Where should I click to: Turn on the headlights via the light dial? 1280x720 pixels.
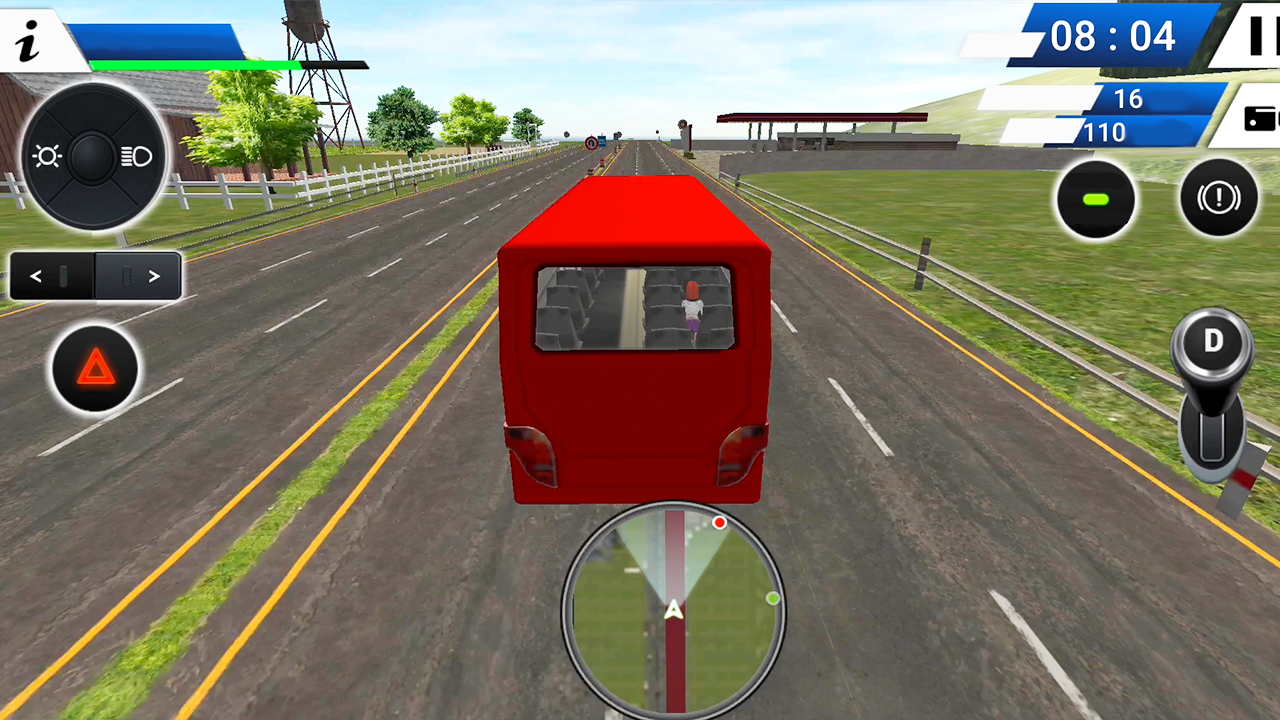coord(137,156)
